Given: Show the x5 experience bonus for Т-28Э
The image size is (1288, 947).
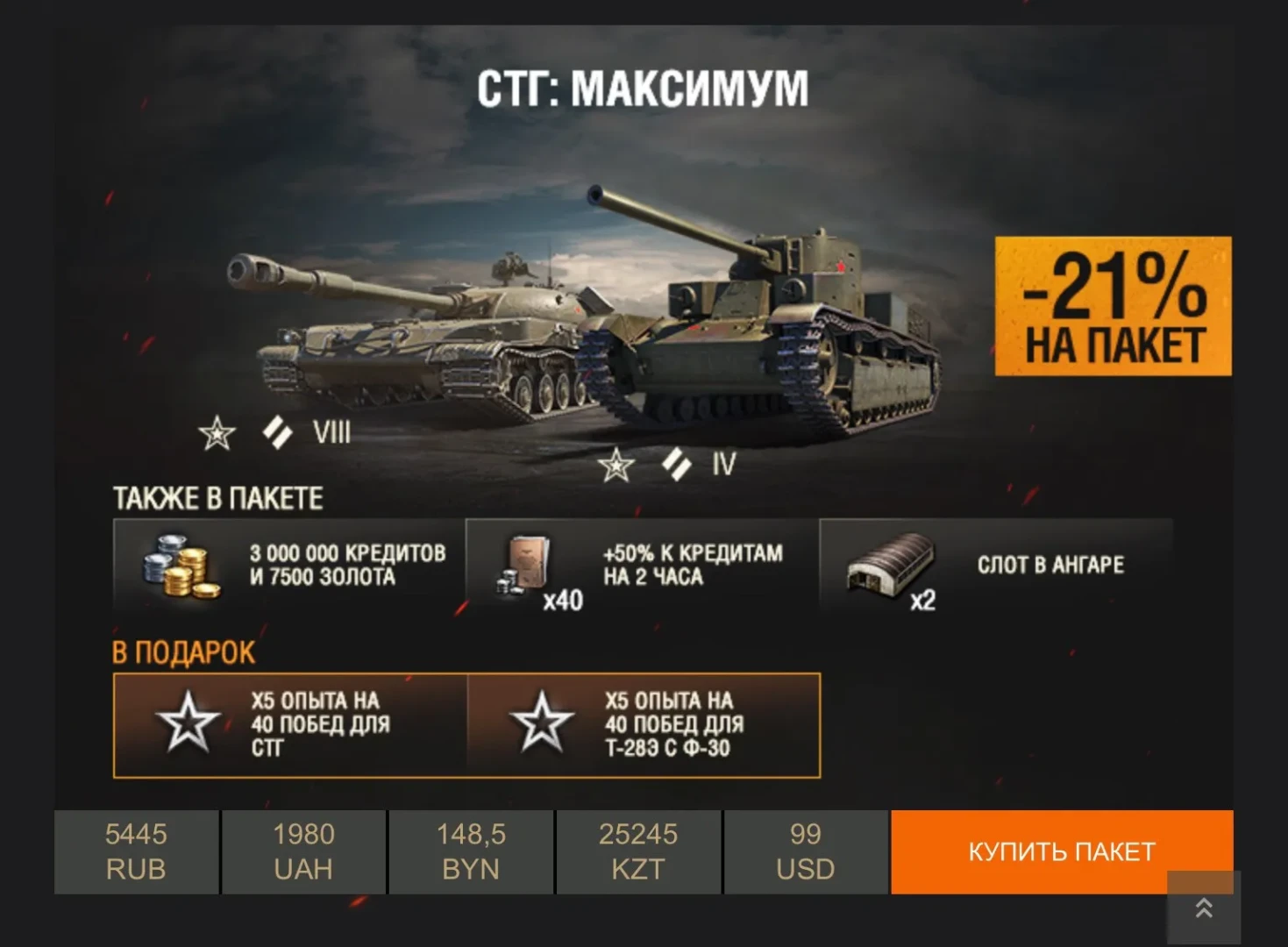Looking at the screenshot, I should [x=644, y=725].
